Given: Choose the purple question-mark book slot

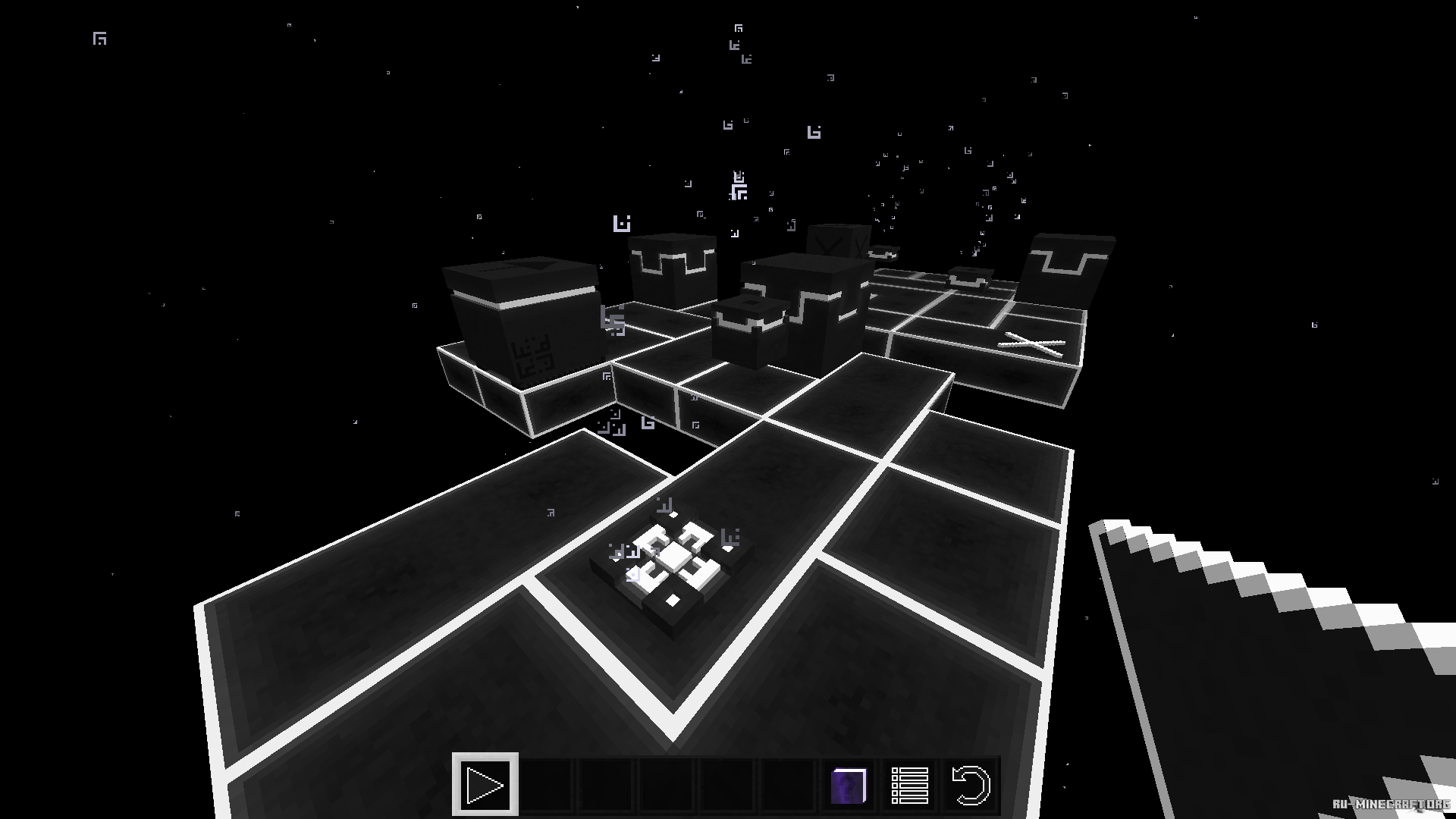Looking at the screenshot, I should click(849, 785).
